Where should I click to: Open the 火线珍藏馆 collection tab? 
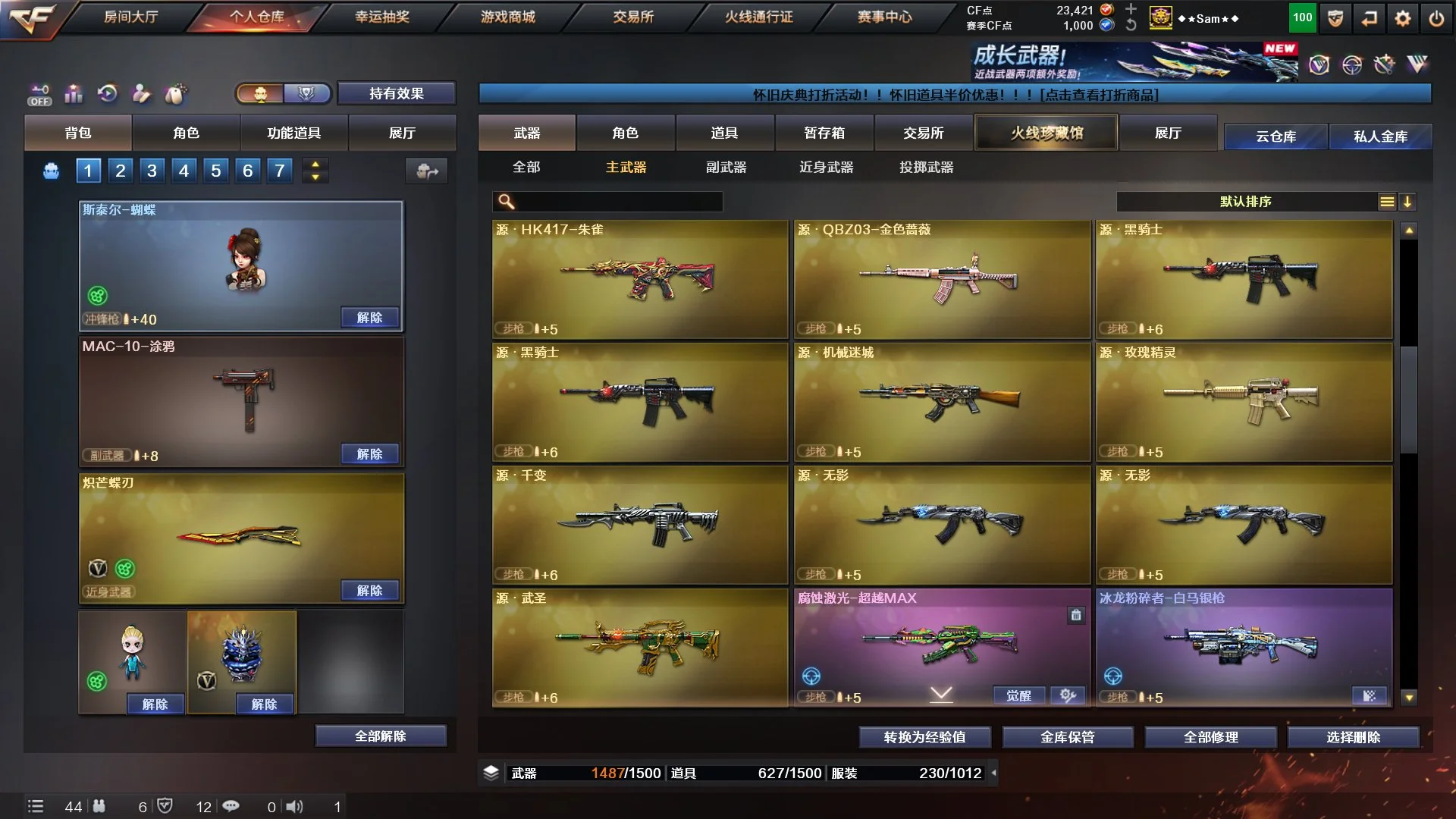[x=1046, y=133]
